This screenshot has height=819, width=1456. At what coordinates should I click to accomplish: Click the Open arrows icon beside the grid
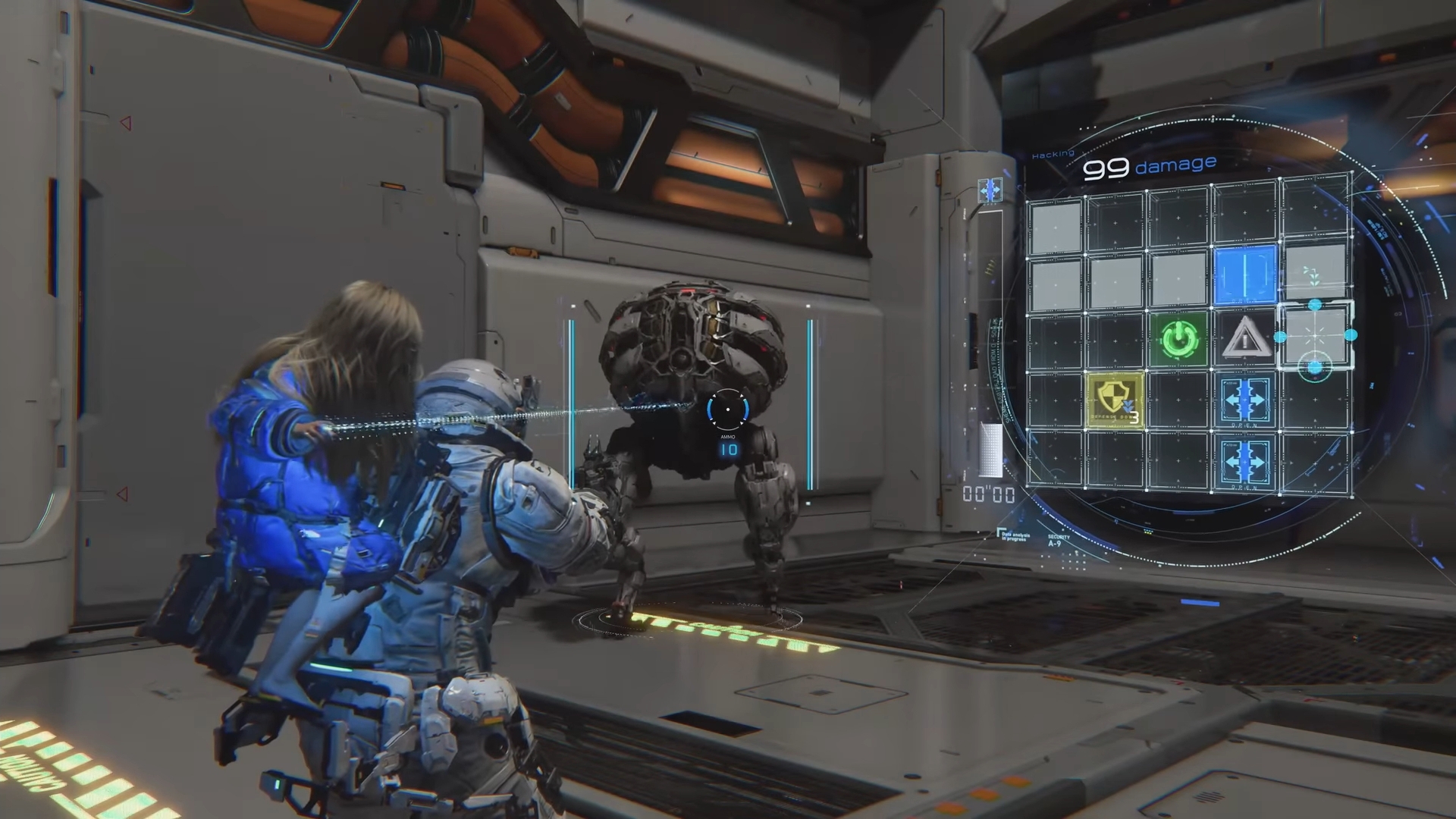click(990, 191)
